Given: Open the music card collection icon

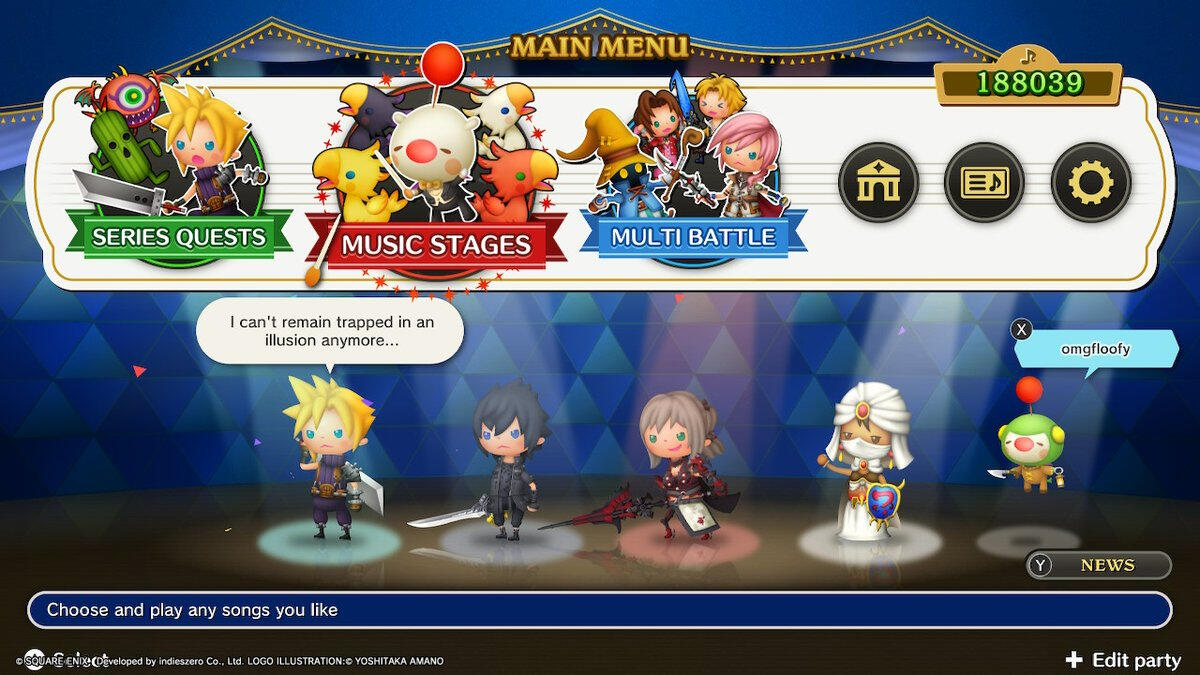Looking at the screenshot, I should 984,183.
